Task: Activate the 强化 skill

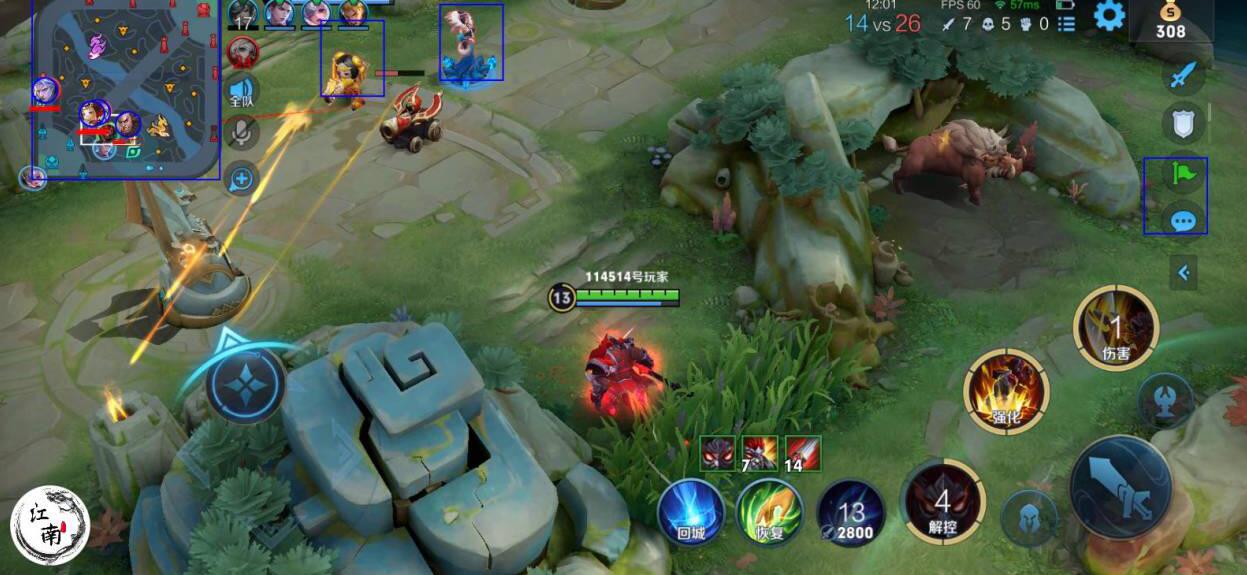Action: pyautogui.click(x=1006, y=391)
